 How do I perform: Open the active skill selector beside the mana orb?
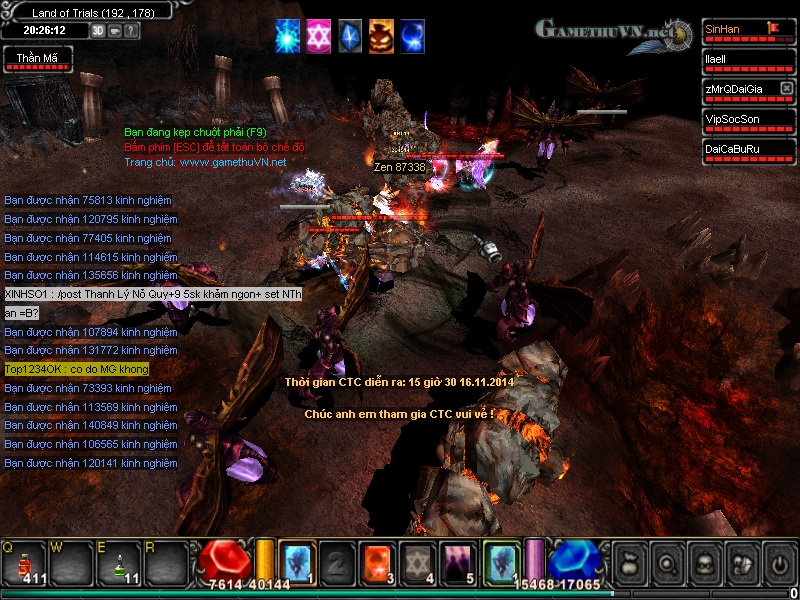pos(500,560)
